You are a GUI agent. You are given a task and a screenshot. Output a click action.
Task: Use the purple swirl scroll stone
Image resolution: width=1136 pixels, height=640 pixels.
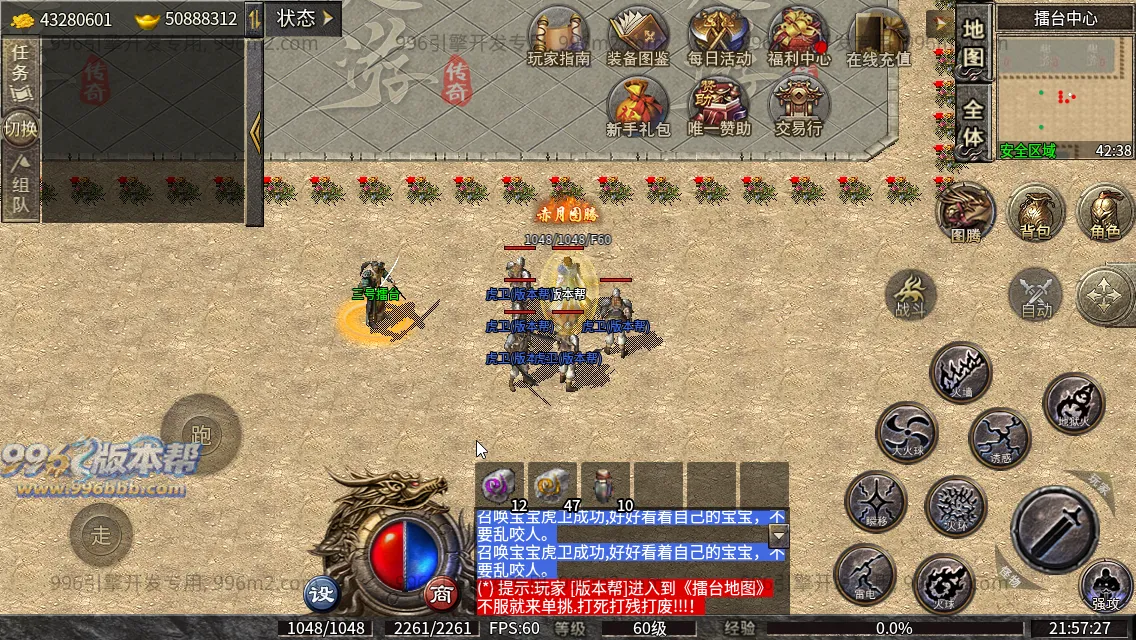pos(499,485)
